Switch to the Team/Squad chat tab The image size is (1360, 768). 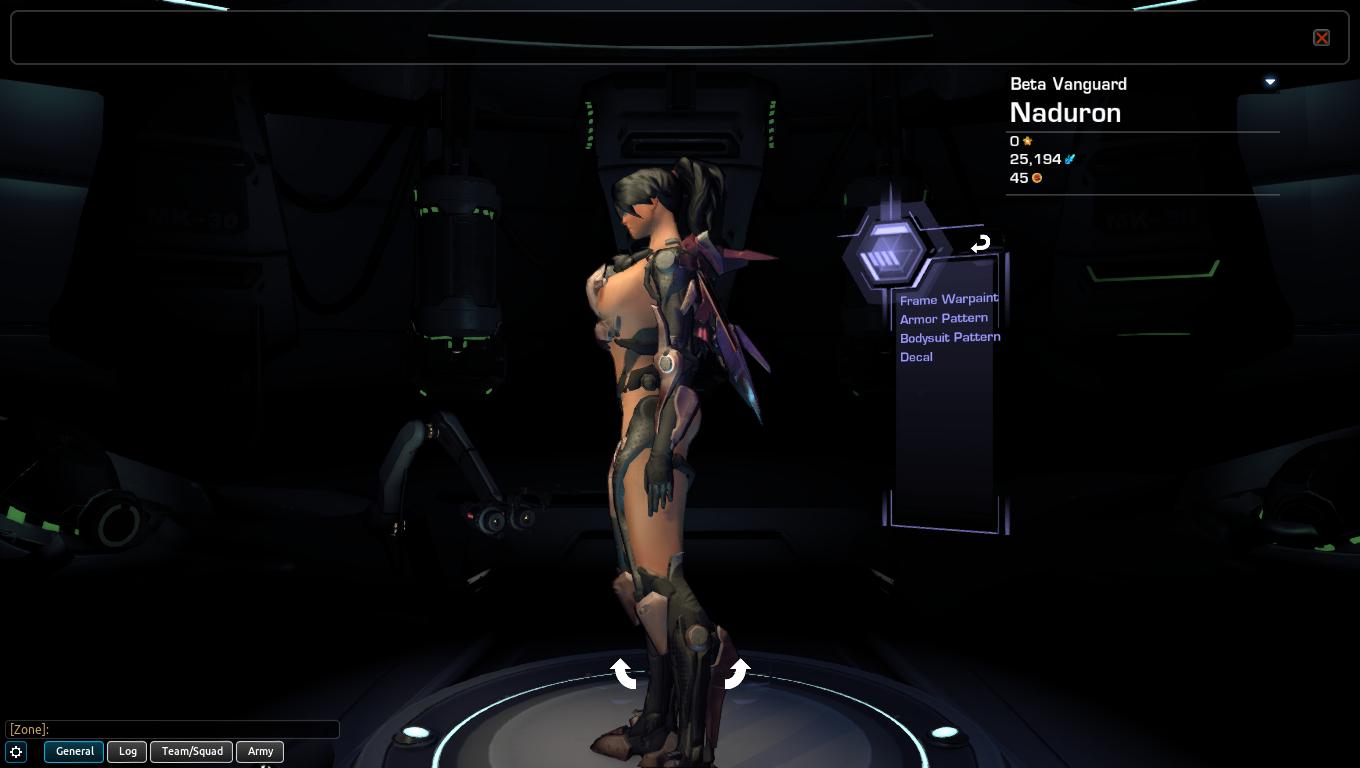point(192,751)
